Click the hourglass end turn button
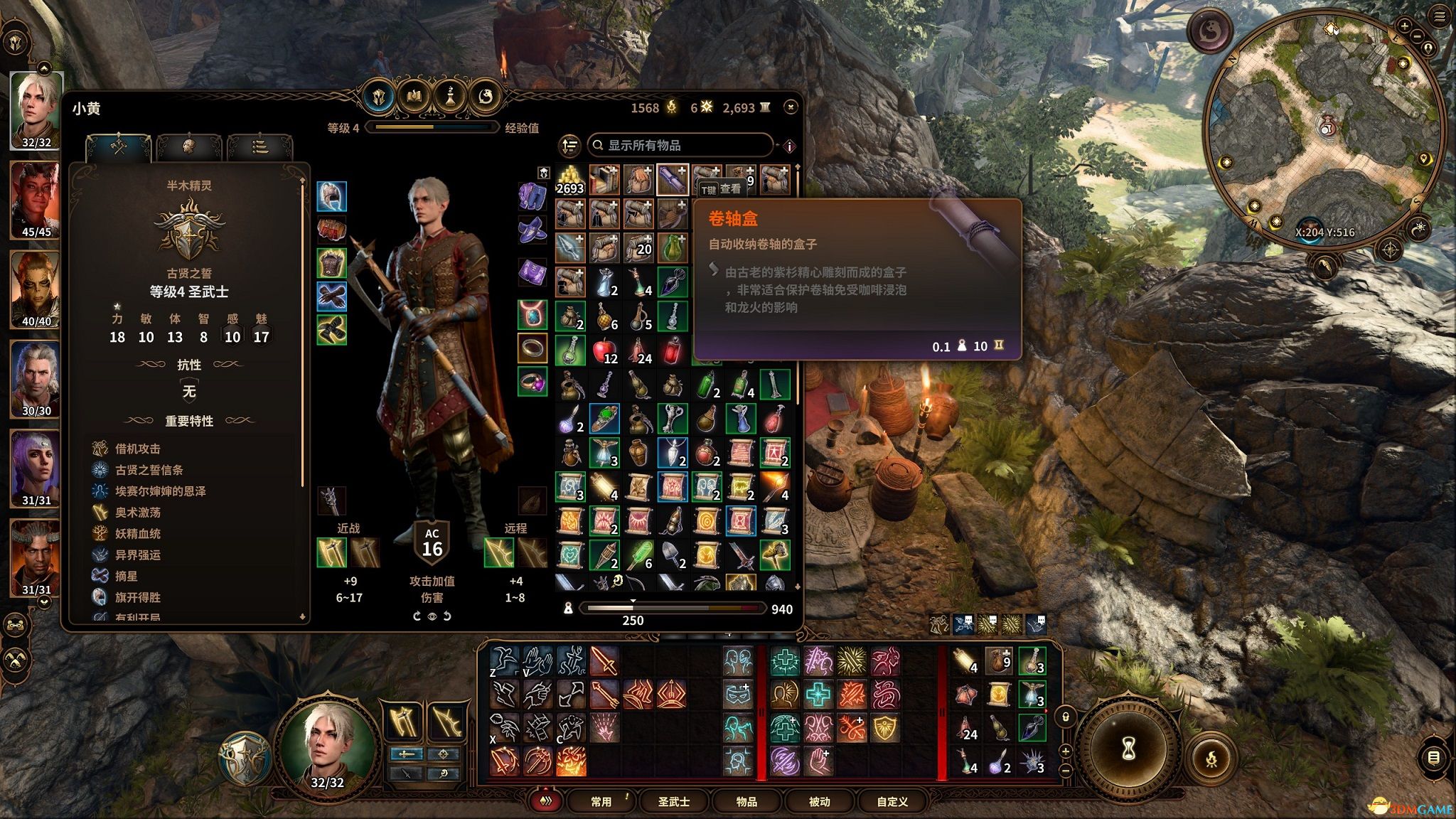The image size is (1456, 819). pos(1128,748)
